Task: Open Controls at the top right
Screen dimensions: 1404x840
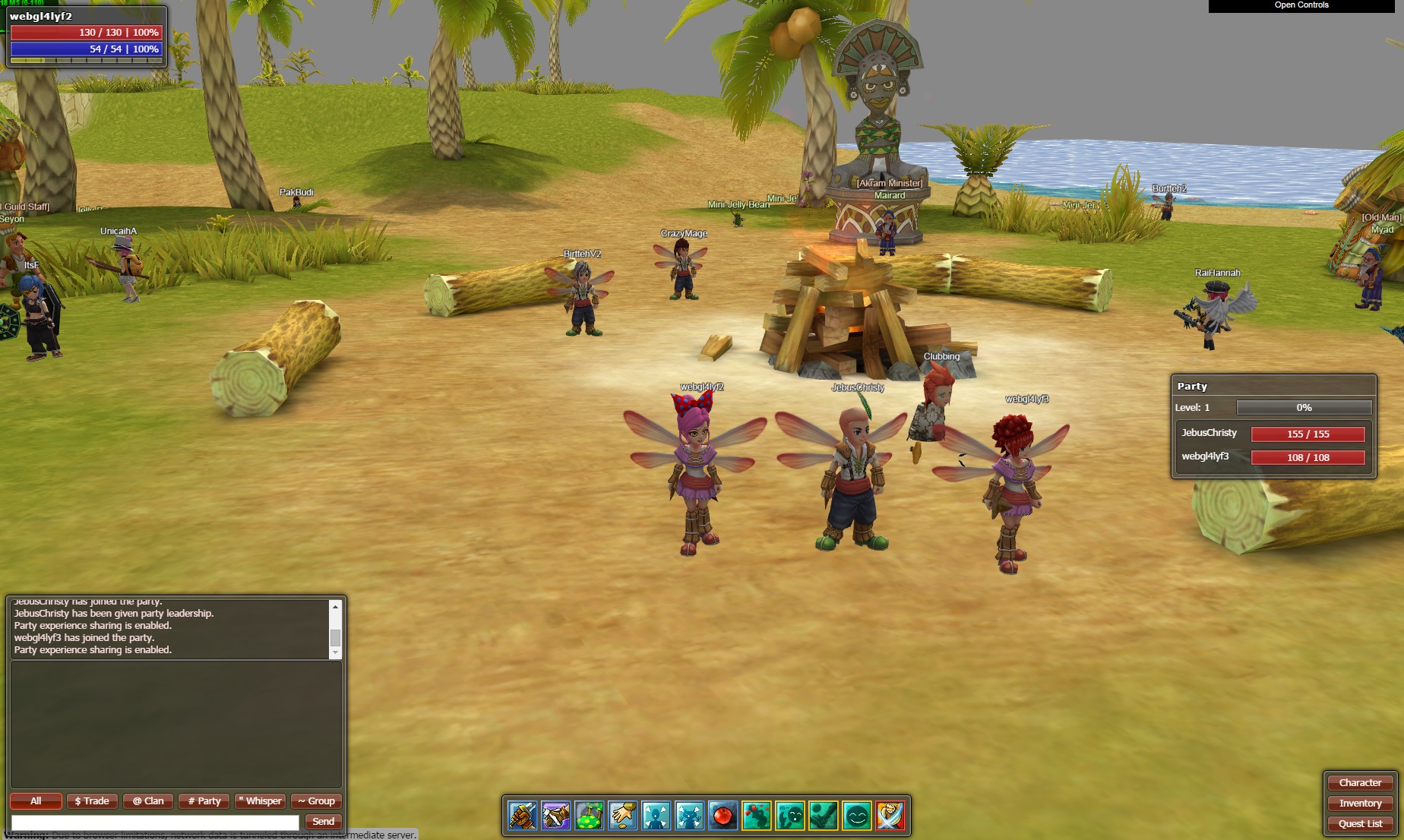Action: pyautogui.click(x=1301, y=5)
